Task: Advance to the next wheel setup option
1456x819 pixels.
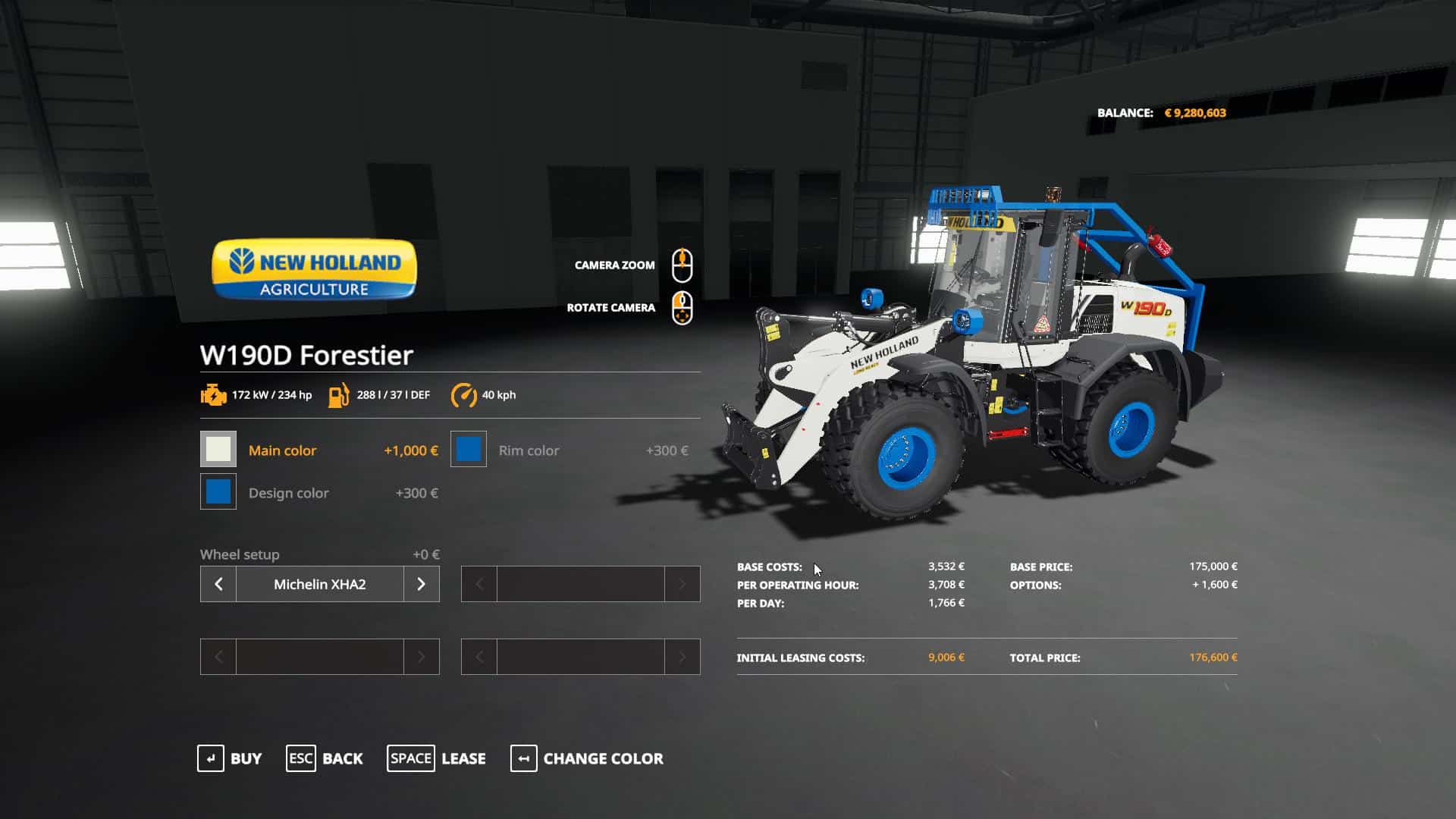Action: click(421, 584)
